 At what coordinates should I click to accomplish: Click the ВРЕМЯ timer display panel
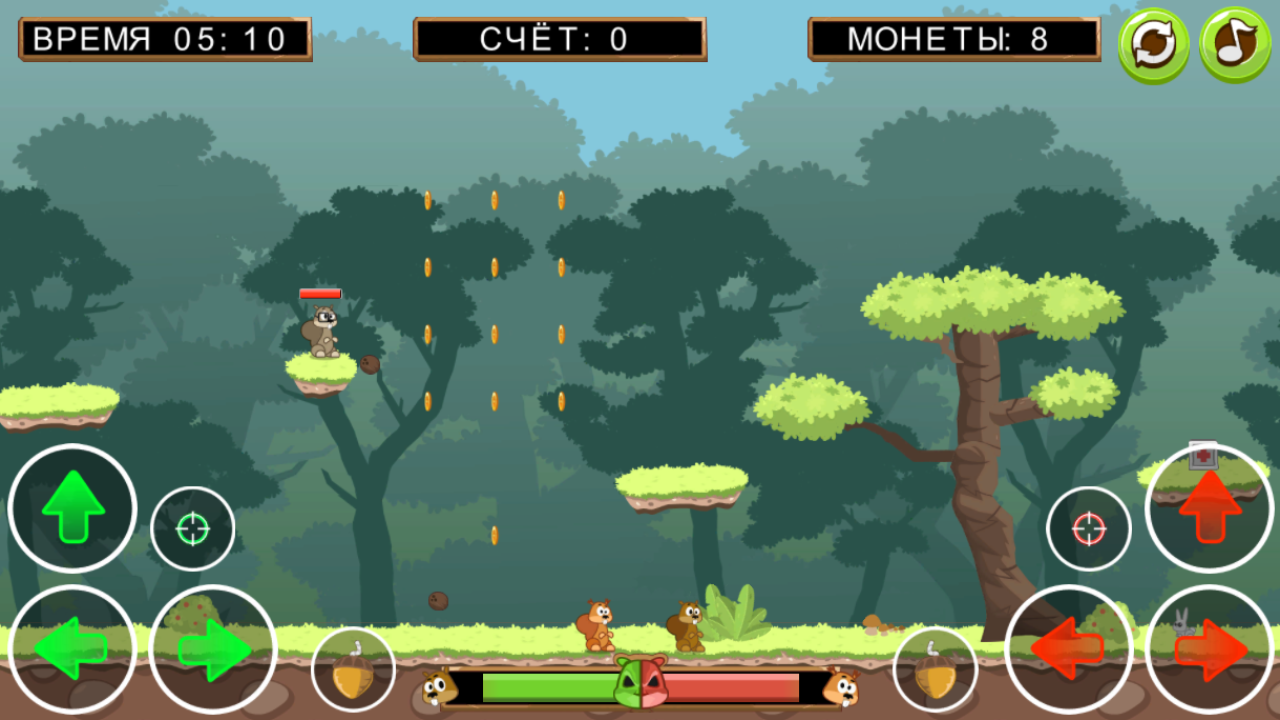(x=165, y=38)
